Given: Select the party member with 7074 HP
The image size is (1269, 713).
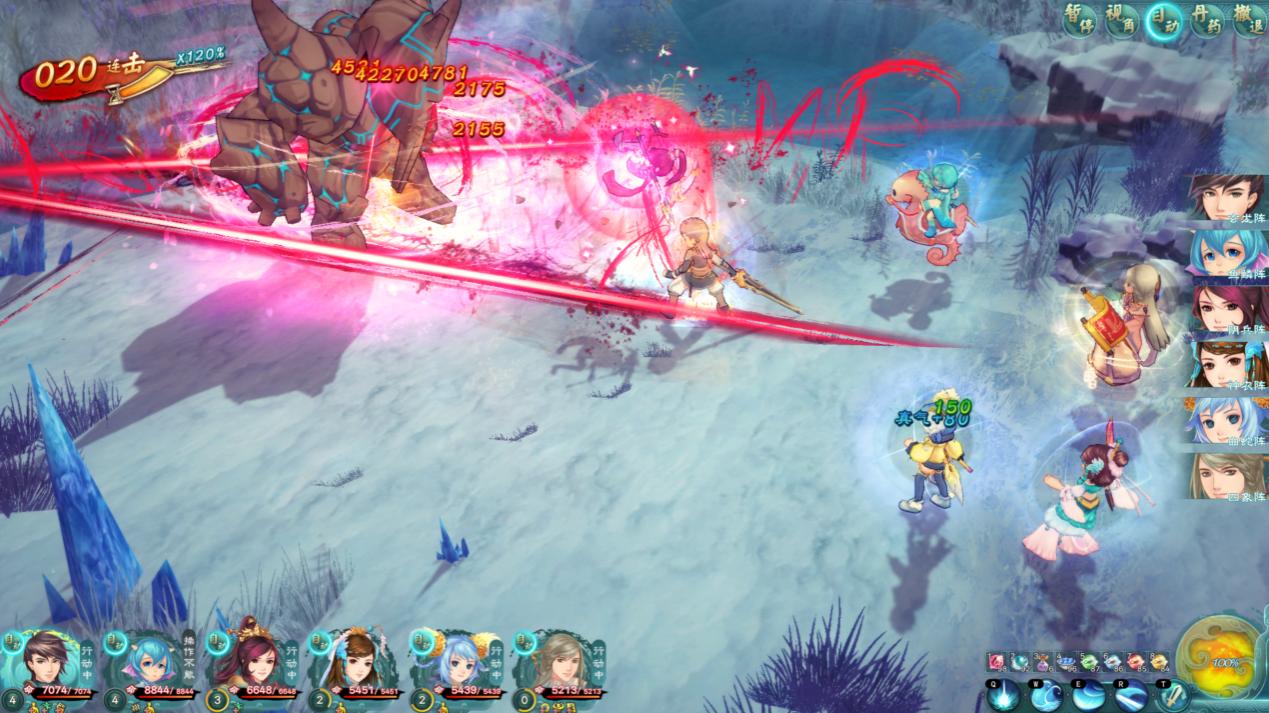Looking at the screenshot, I should click(46, 661).
